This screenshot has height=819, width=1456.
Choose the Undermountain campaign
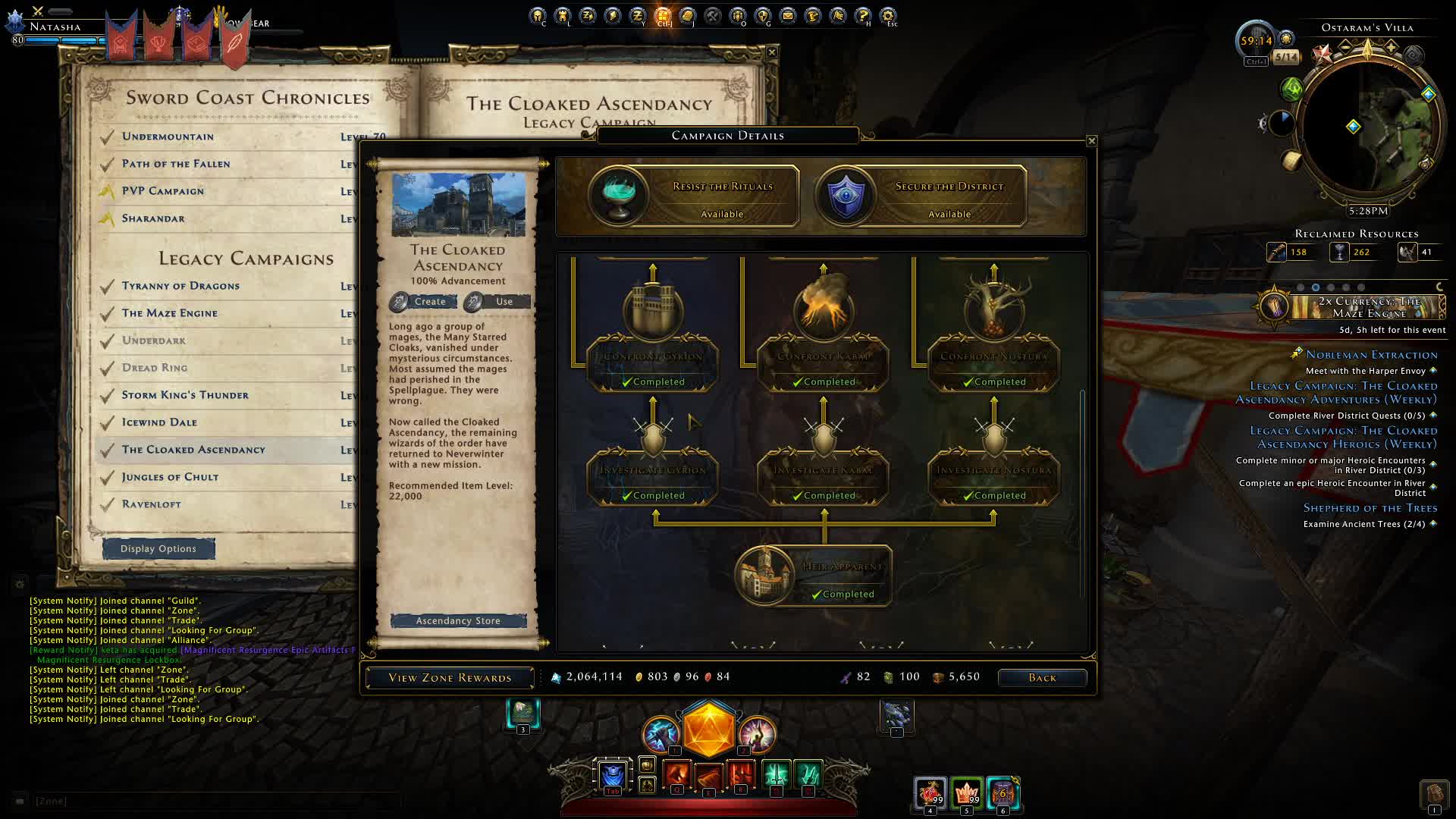tap(168, 137)
